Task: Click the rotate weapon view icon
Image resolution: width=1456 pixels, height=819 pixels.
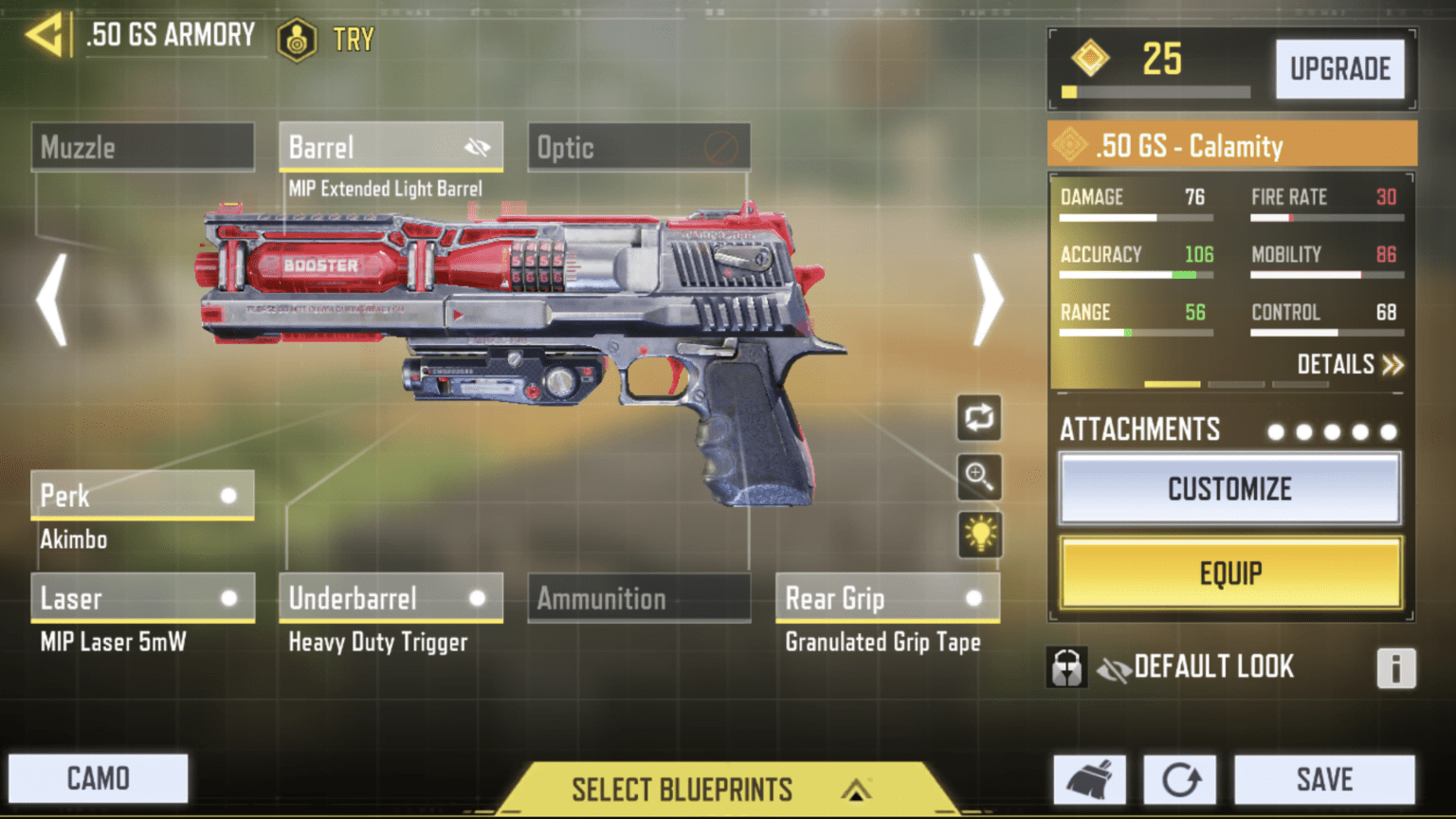Action: 978,418
